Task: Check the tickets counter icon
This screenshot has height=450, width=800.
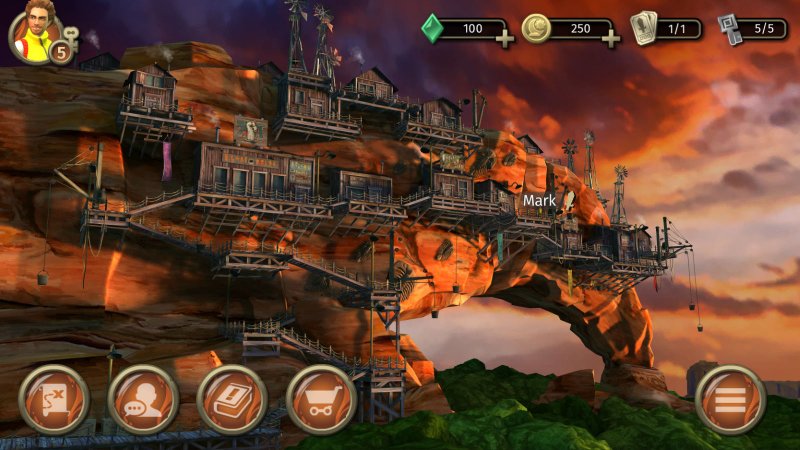Action: point(645,27)
